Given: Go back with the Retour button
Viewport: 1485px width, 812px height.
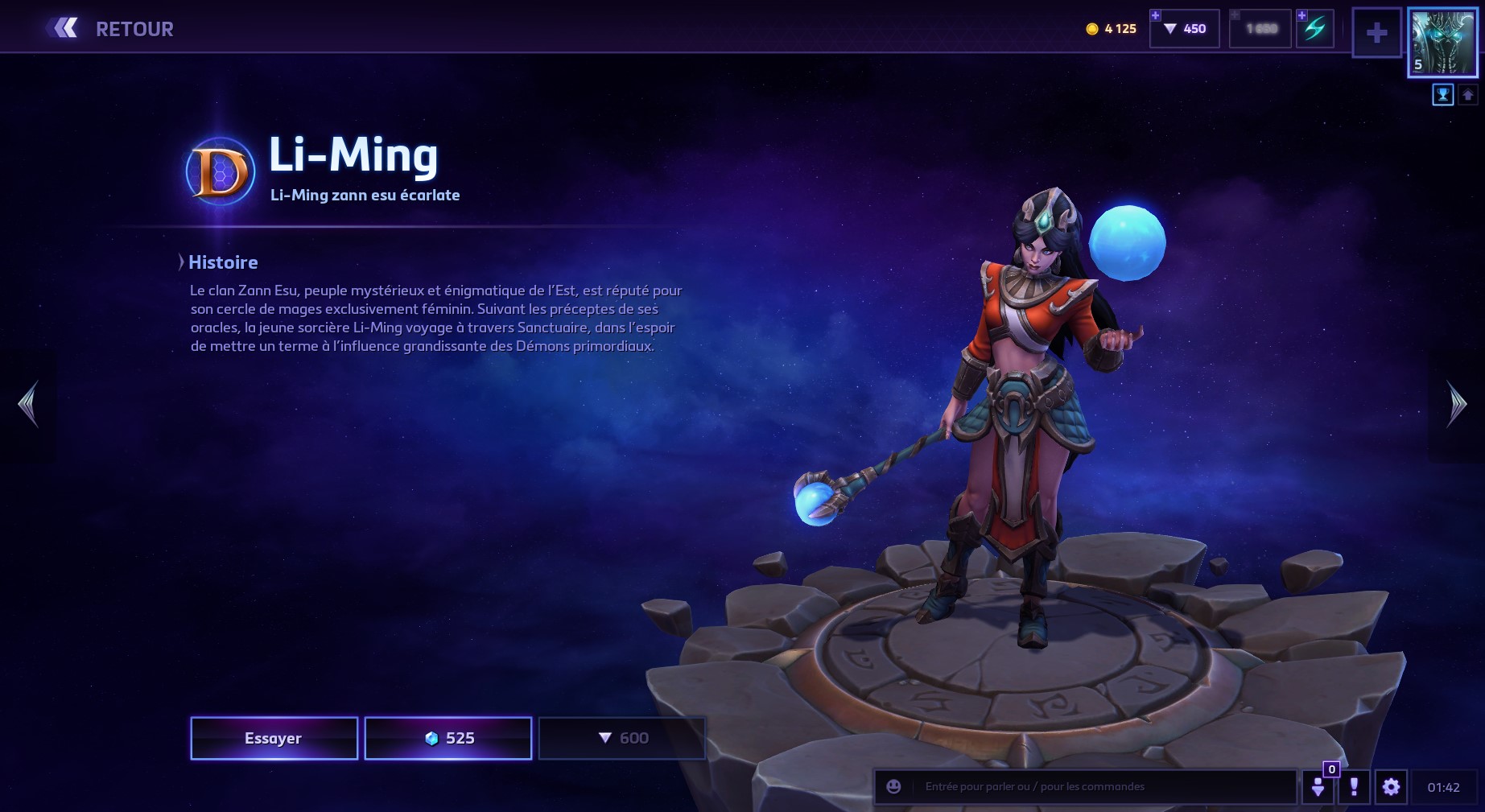Looking at the screenshot, I should (110, 29).
